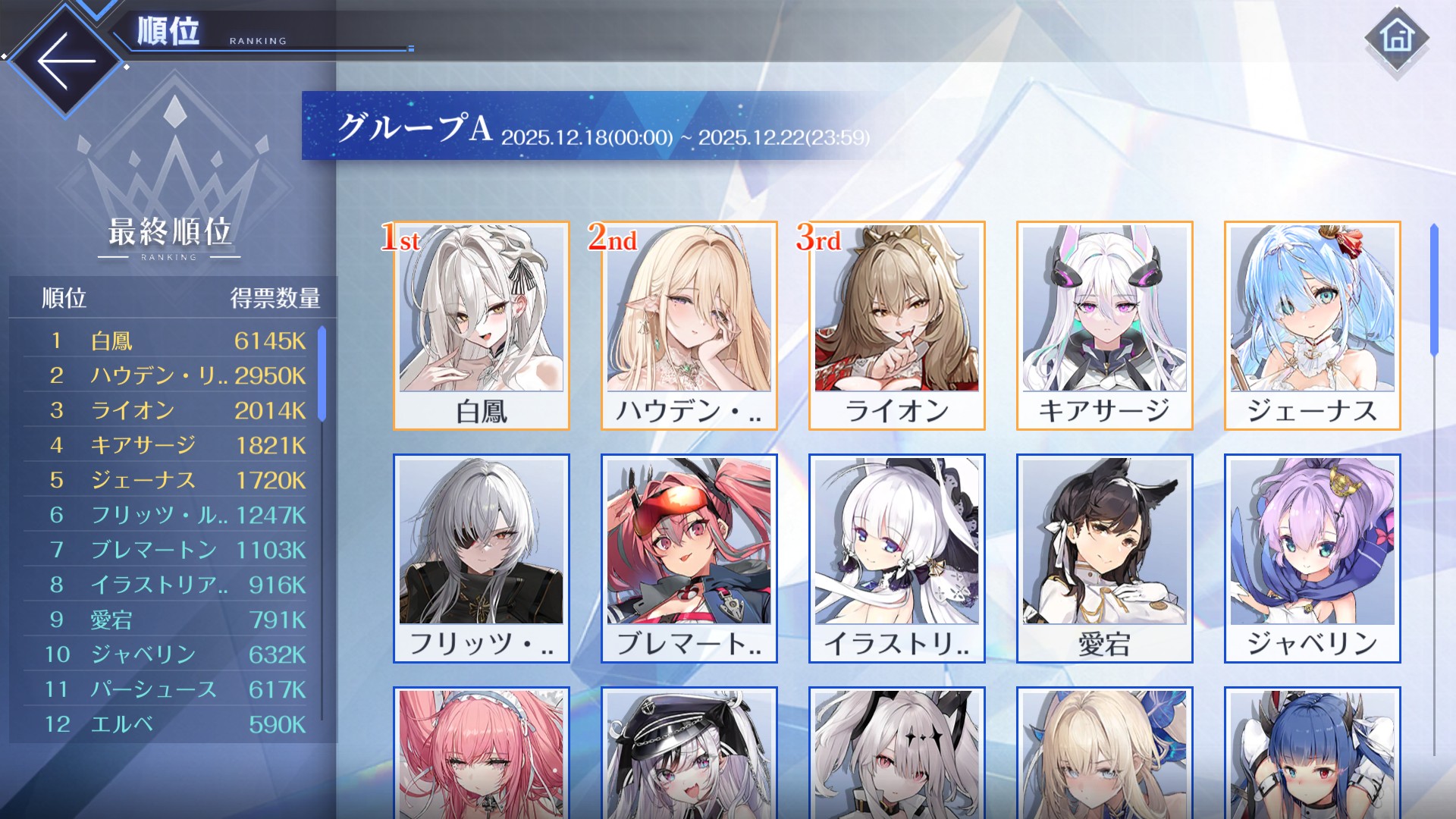This screenshot has height=819, width=1456.
Task: Select the 1st place 白鳳 card
Action: point(482,325)
